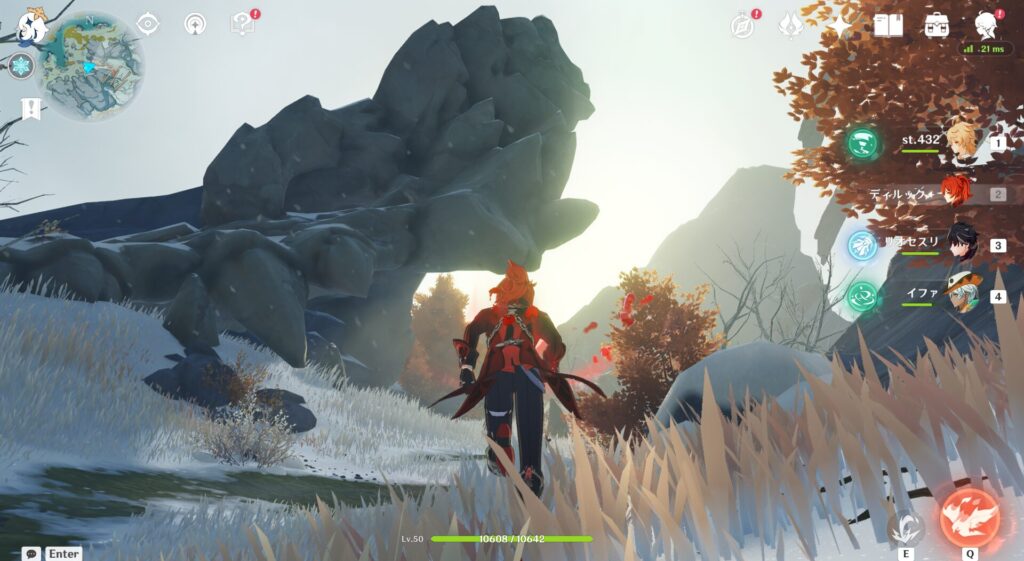Open the backpack inventory

pos(937,25)
